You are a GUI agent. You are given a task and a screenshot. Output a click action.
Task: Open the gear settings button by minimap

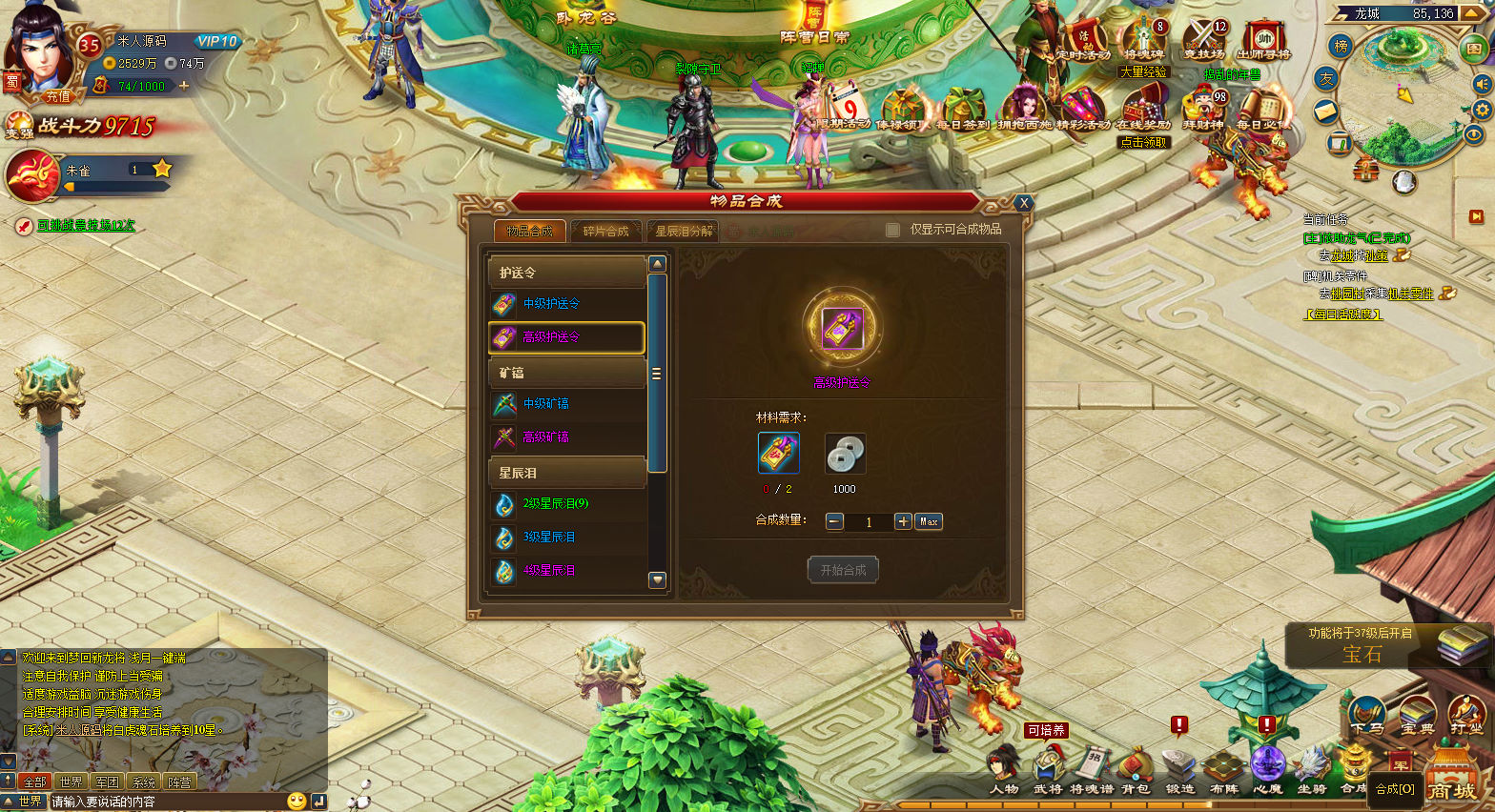[1482, 110]
